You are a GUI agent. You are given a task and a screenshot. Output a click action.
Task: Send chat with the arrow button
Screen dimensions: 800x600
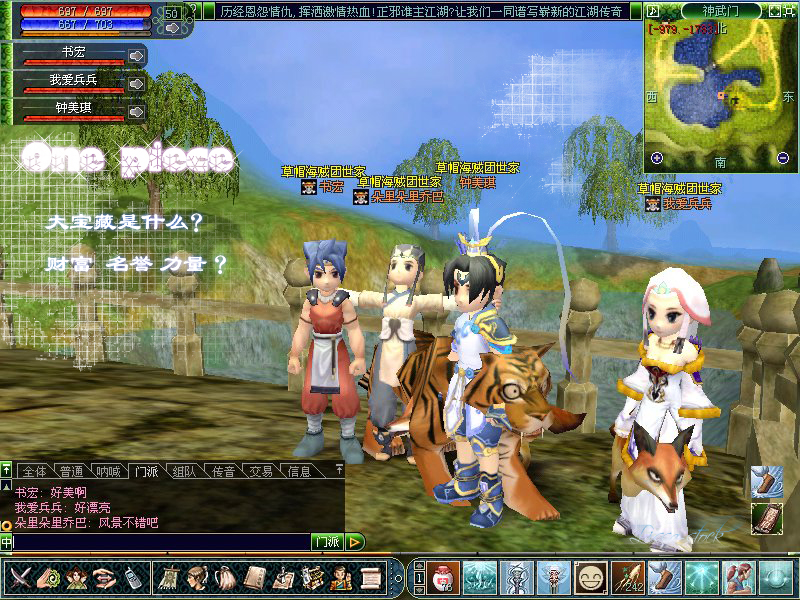click(355, 542)
